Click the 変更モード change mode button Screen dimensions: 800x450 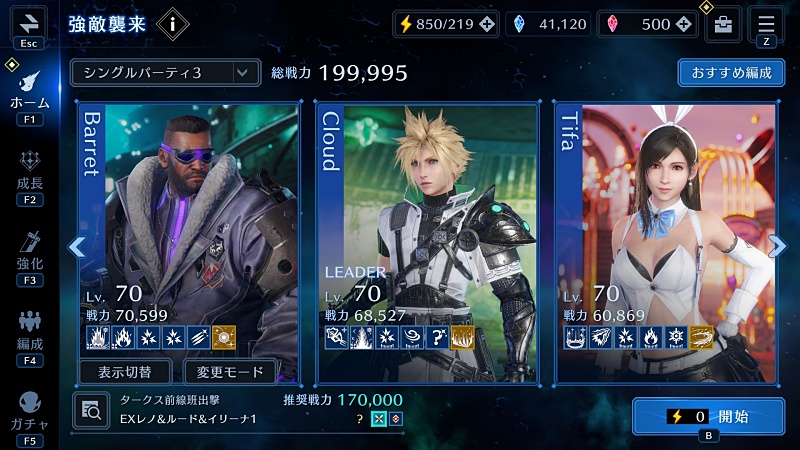pyautogui.click(x=230, y=372)
